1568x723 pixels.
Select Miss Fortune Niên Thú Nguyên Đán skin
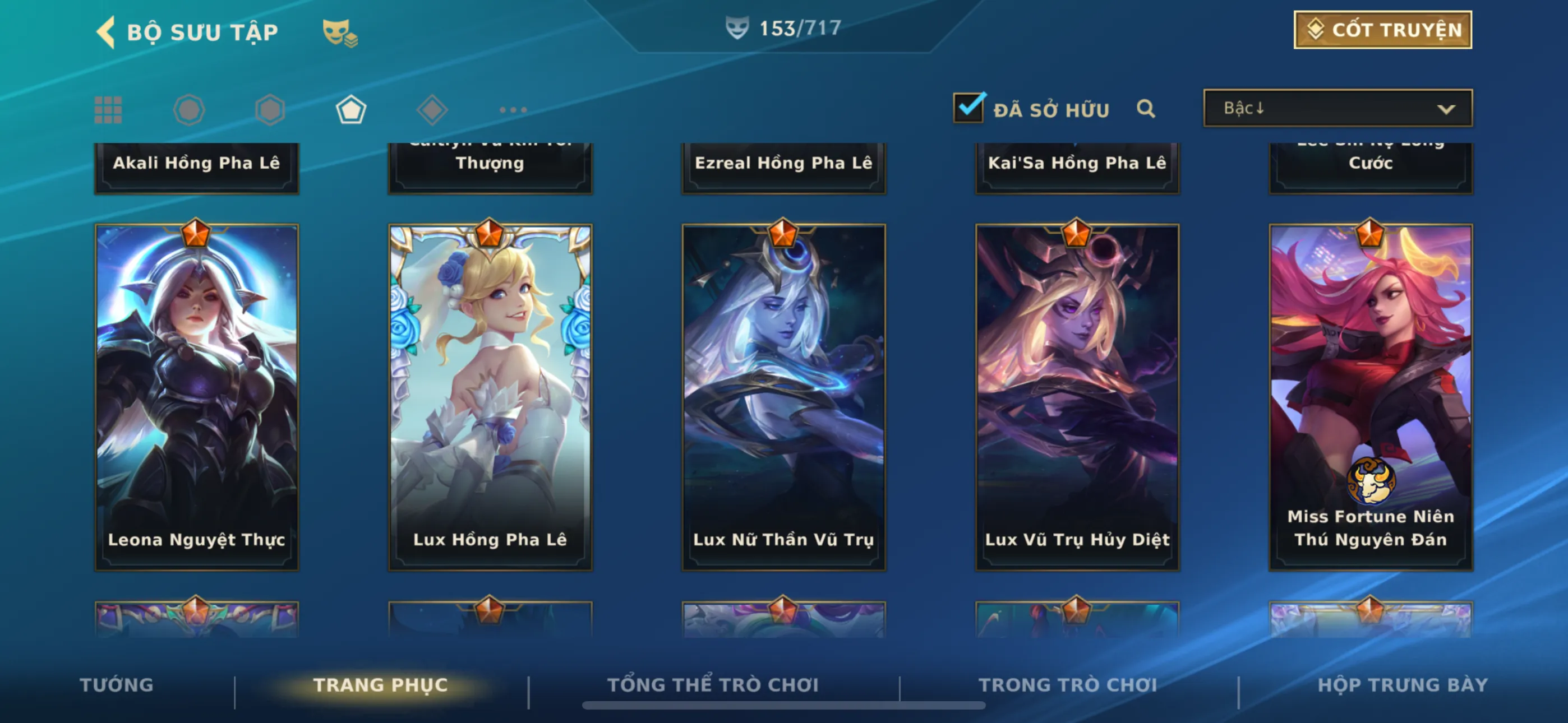(x=1370, y=397)
